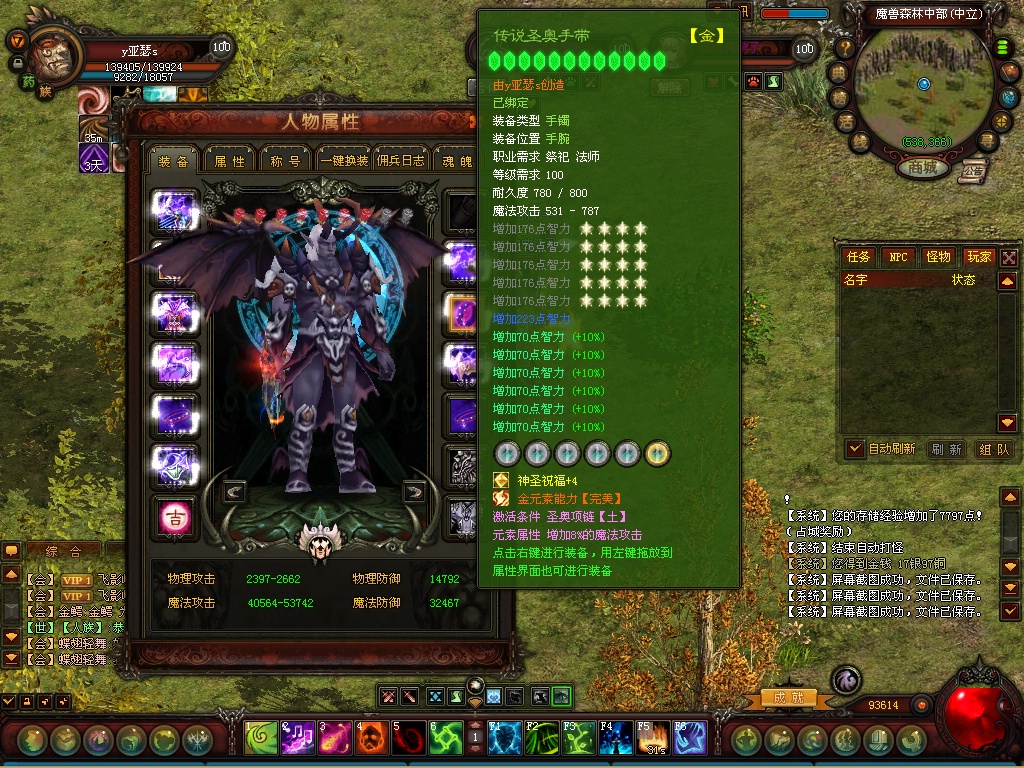Open the 佣兵日志 tab
This screenshot has height=768, width=1024.
(x=402, y=160)
